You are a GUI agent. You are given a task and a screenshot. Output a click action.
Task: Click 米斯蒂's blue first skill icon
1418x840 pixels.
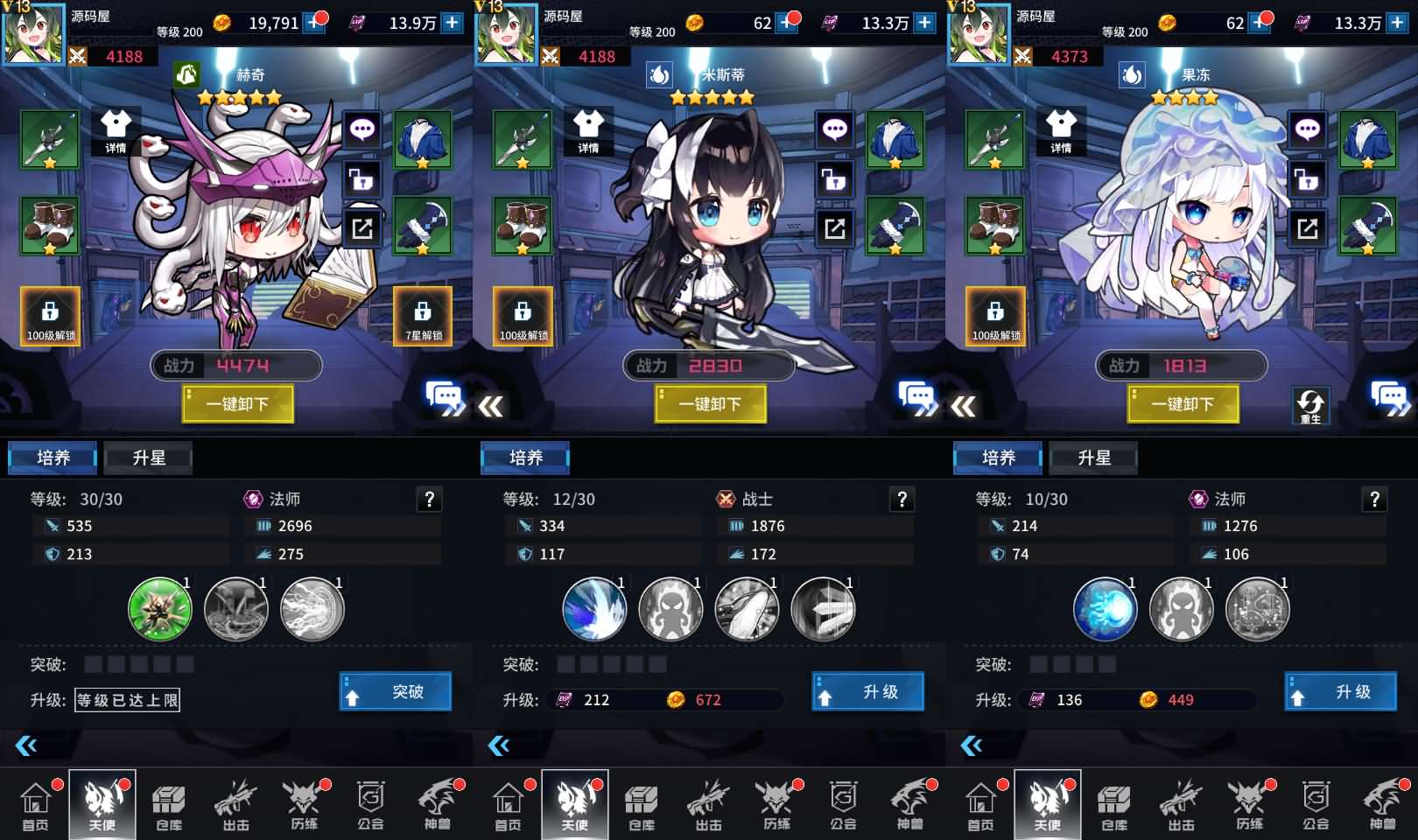pyautogui.click(x=594, y=609)
